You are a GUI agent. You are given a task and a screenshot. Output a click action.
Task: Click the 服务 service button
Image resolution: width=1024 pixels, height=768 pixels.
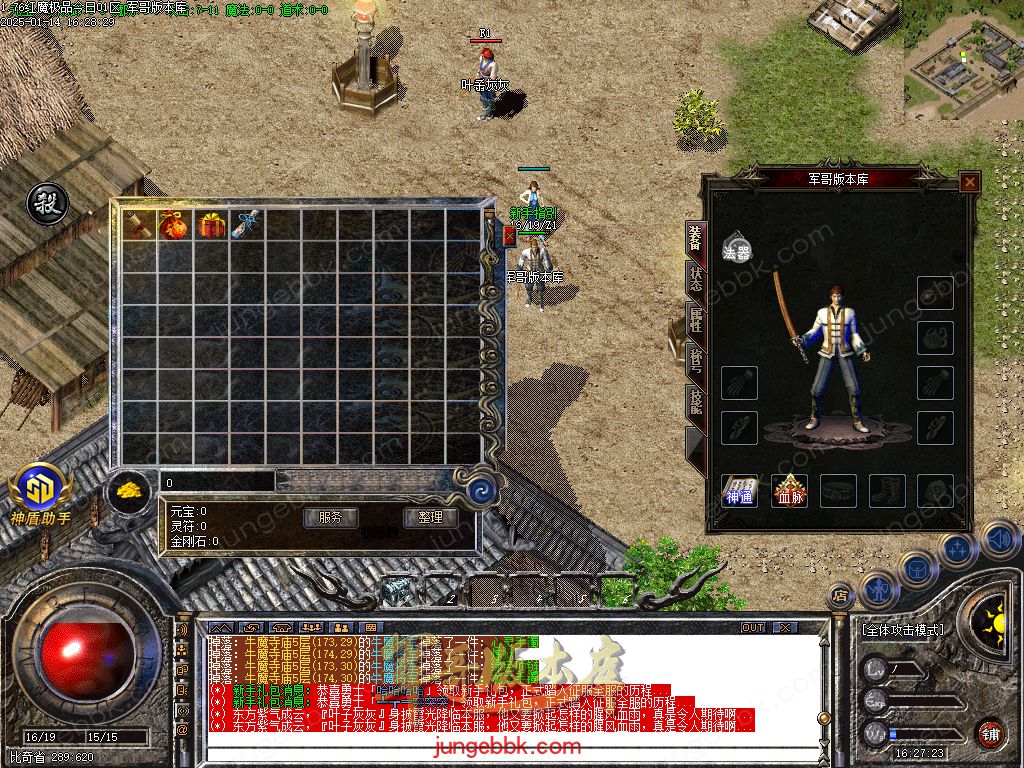pos(330,518)
